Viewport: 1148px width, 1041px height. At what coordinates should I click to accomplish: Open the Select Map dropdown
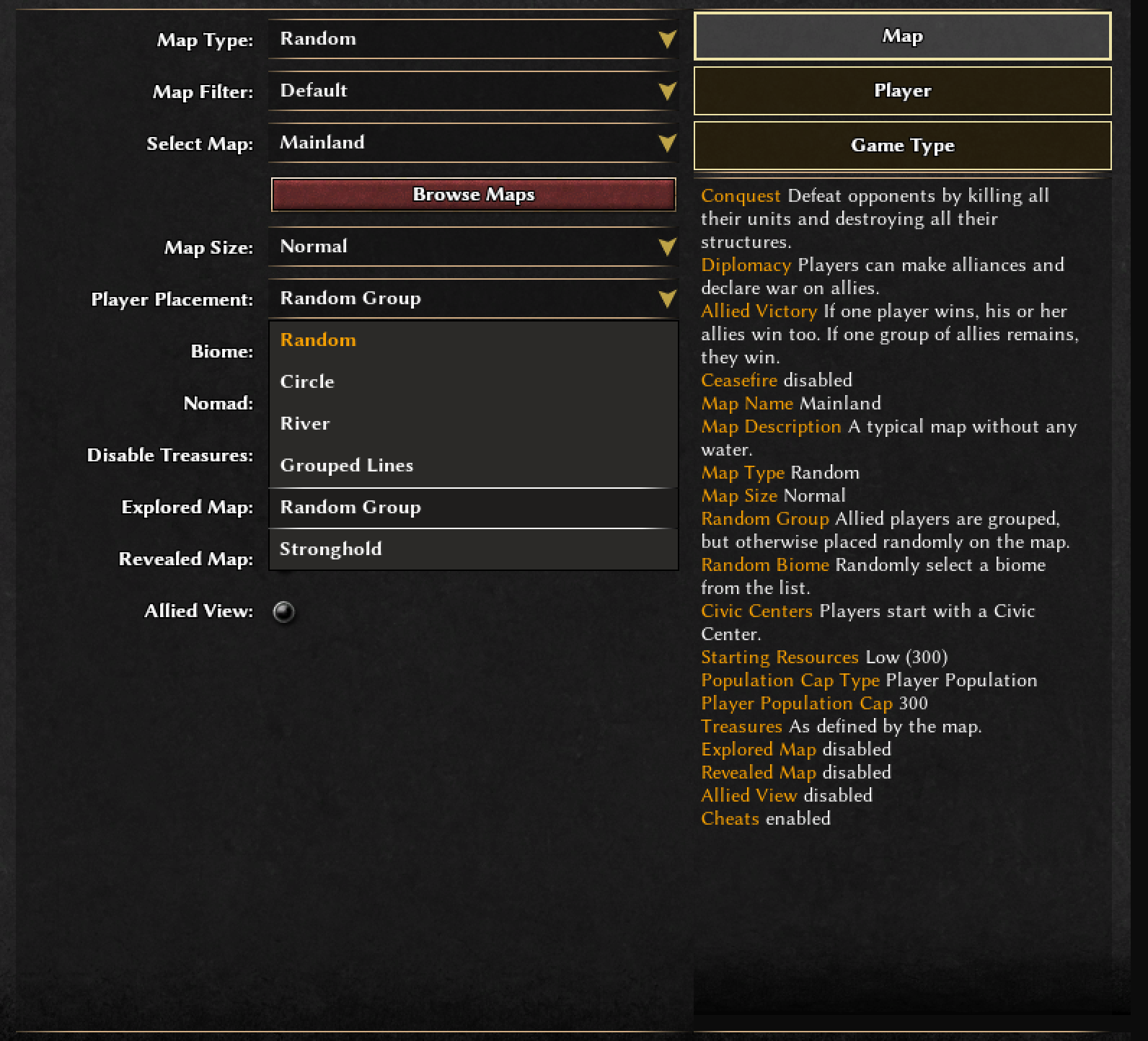coord(472,143)
